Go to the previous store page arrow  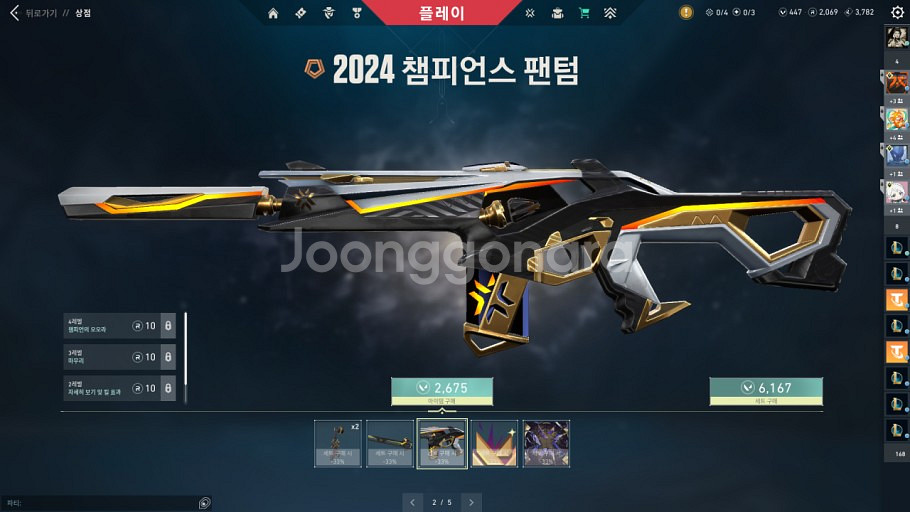tap(412, 501)
